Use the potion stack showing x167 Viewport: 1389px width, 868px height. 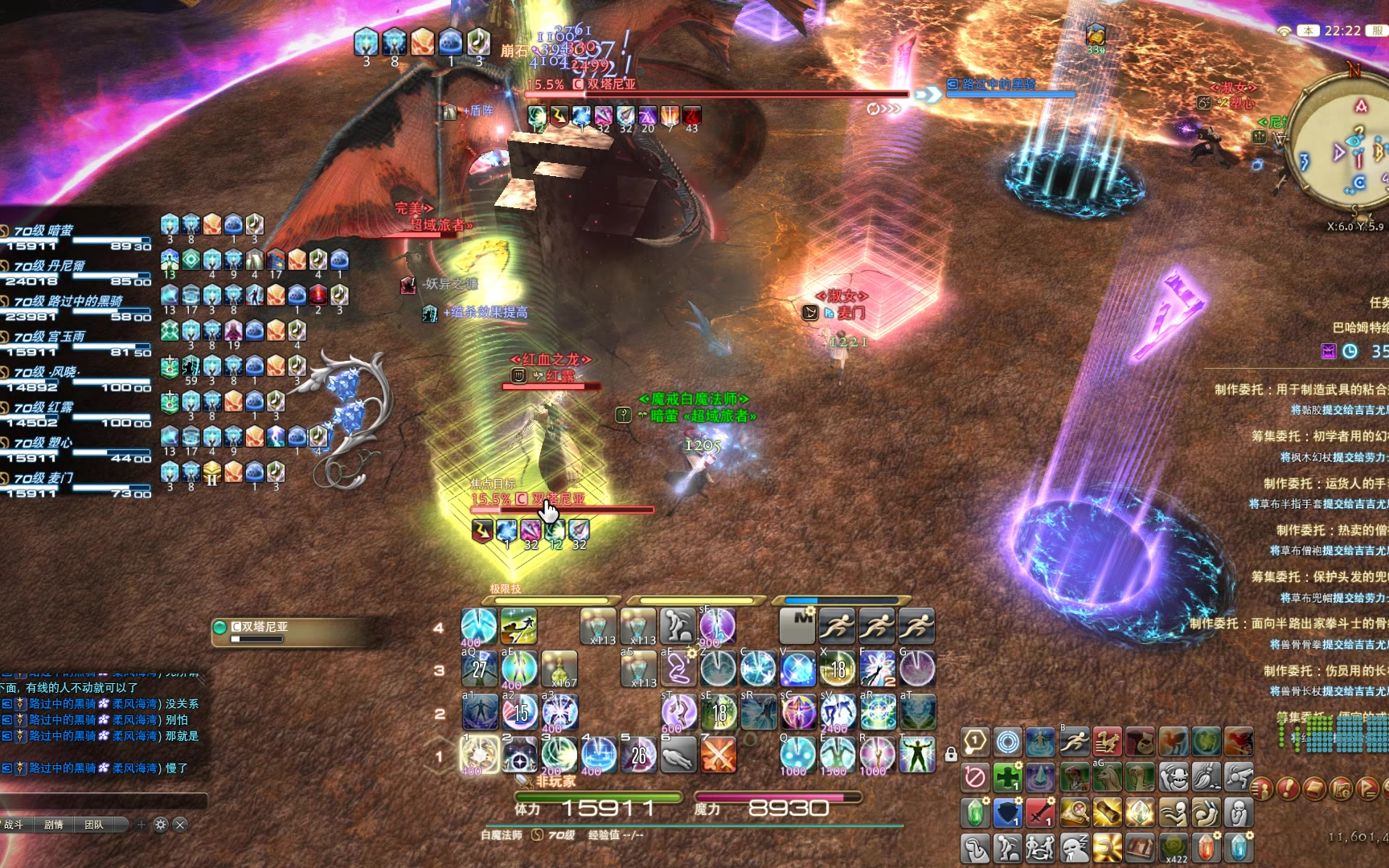[x=559, y=669]
